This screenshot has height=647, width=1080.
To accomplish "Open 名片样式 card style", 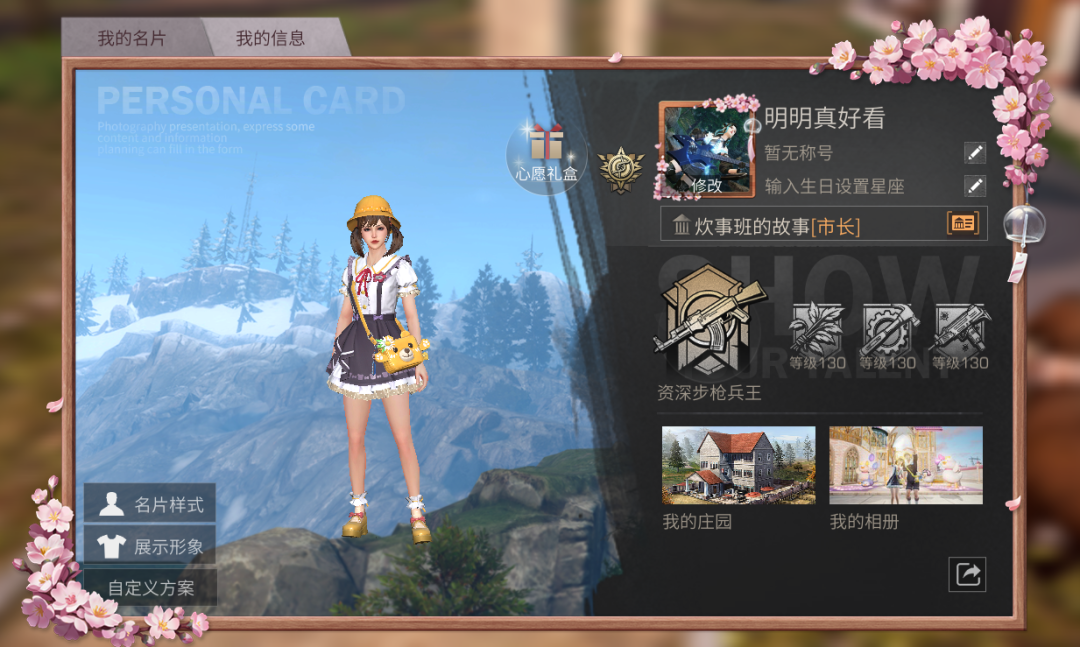I will point(150,504).
